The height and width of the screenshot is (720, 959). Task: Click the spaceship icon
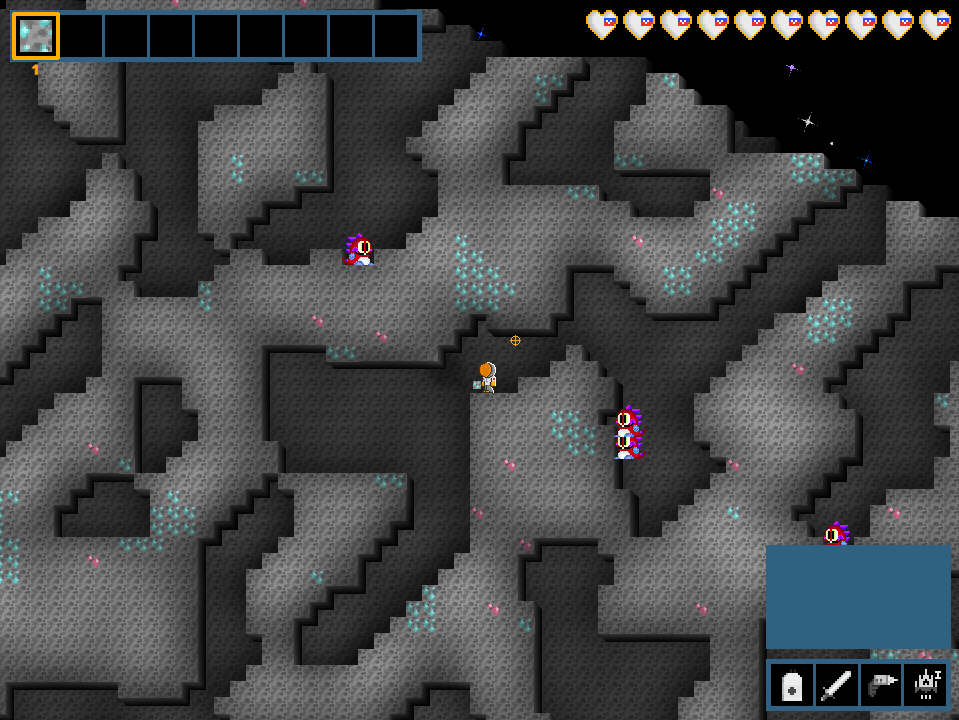pyautogui.click(x=925, y=686)
